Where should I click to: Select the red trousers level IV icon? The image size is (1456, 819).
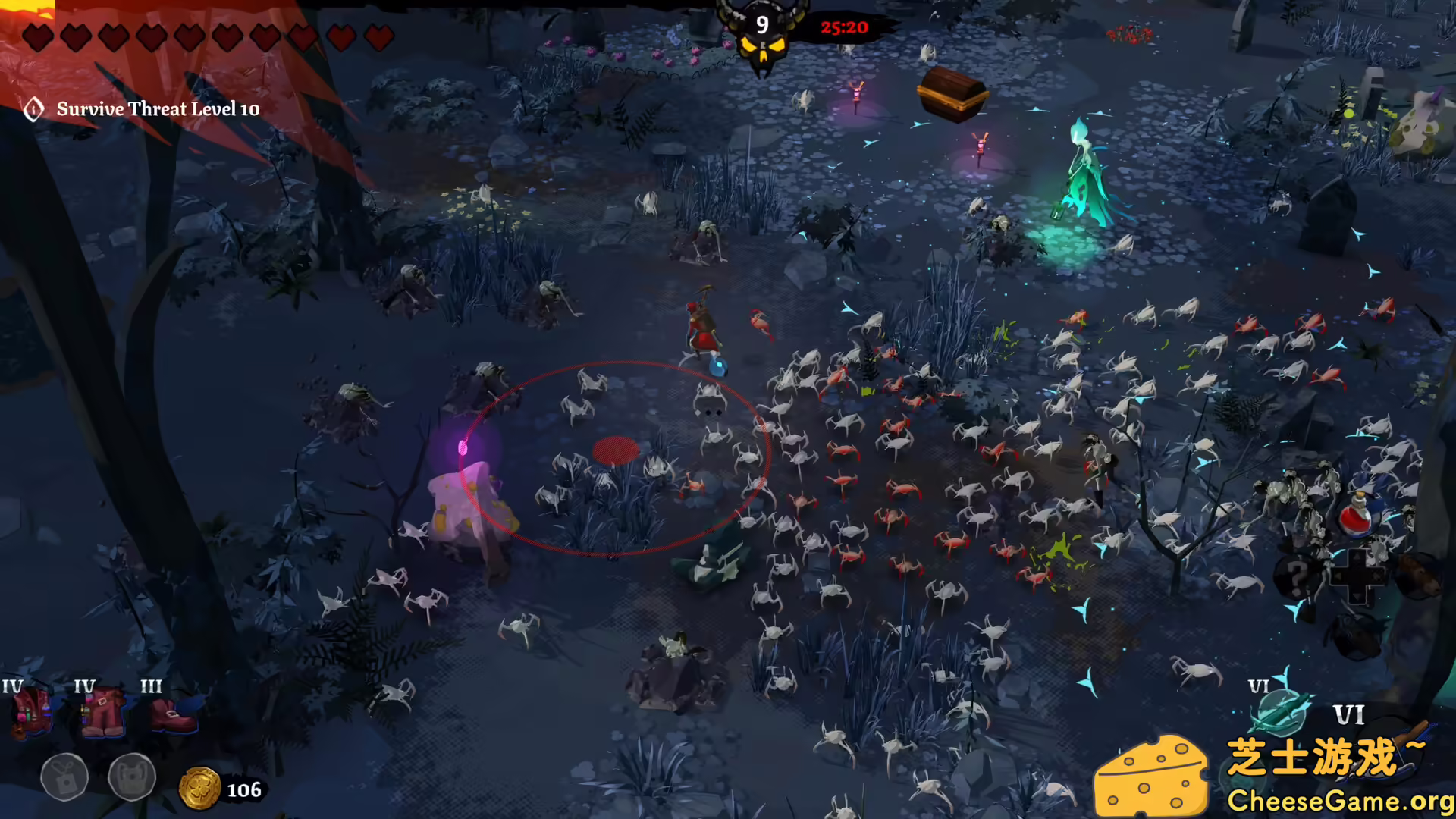[x=103, y=714]
